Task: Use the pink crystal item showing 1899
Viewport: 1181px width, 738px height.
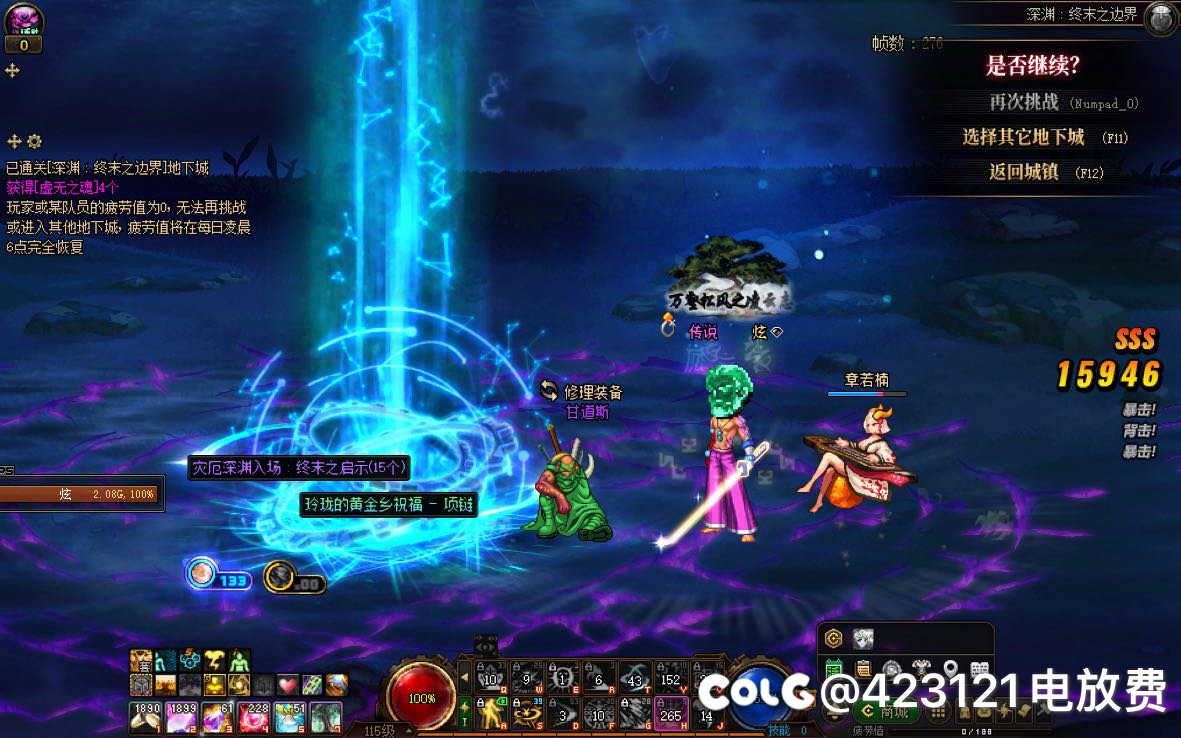Action: click(x=182, y=717)
